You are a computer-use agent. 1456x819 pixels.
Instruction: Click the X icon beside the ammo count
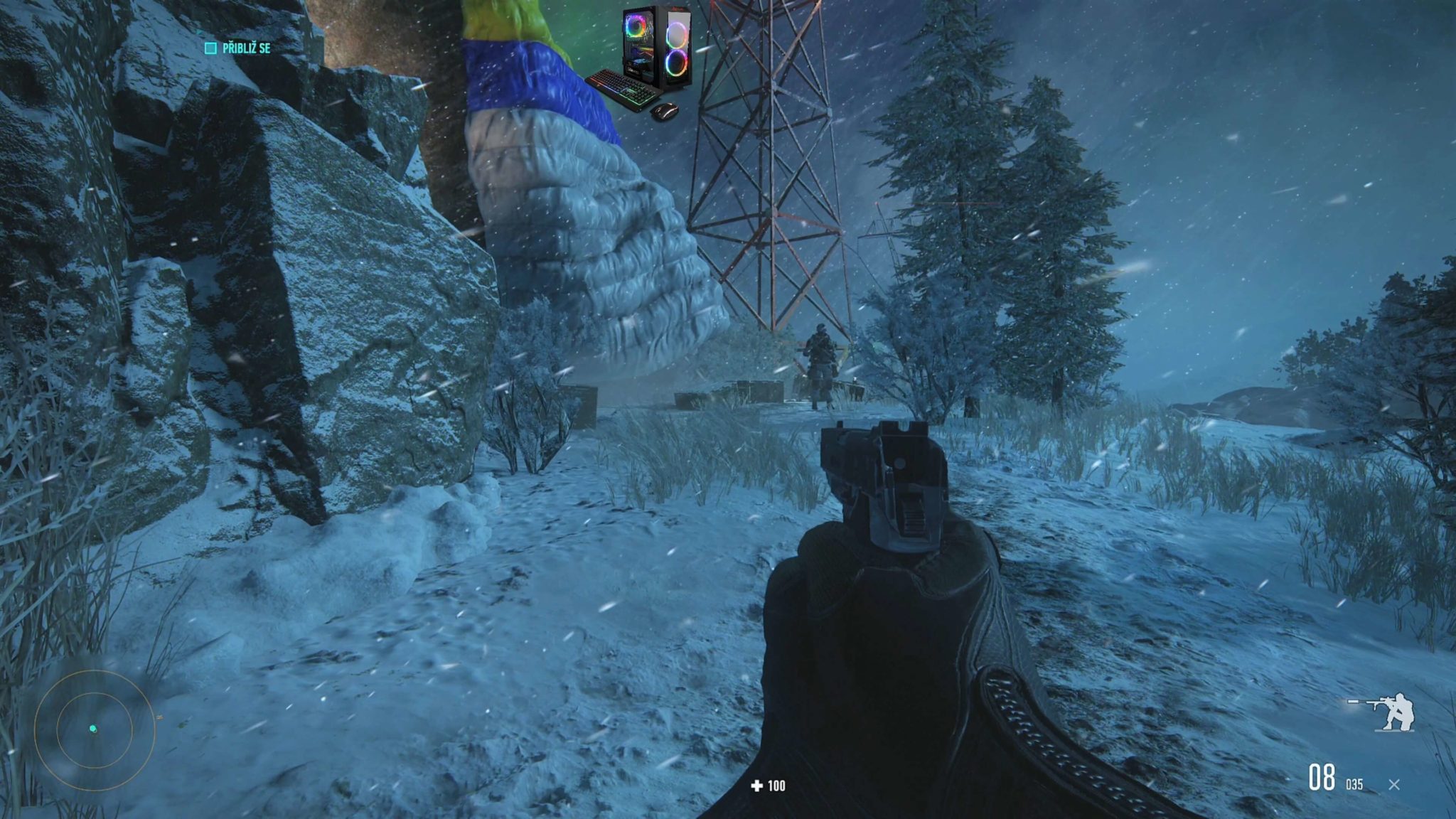tap(1393, 785)
